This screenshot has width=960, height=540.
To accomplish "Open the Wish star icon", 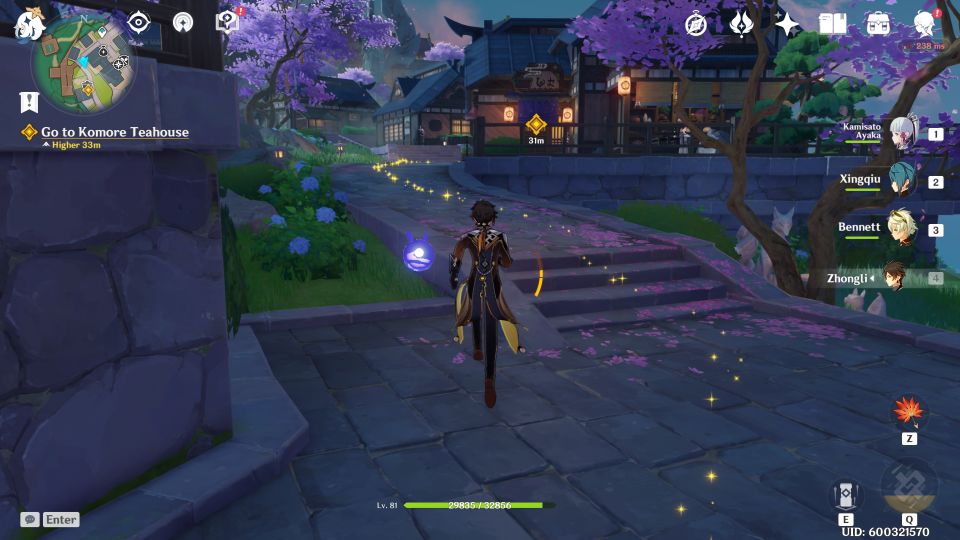I will (x=788, y=24).
